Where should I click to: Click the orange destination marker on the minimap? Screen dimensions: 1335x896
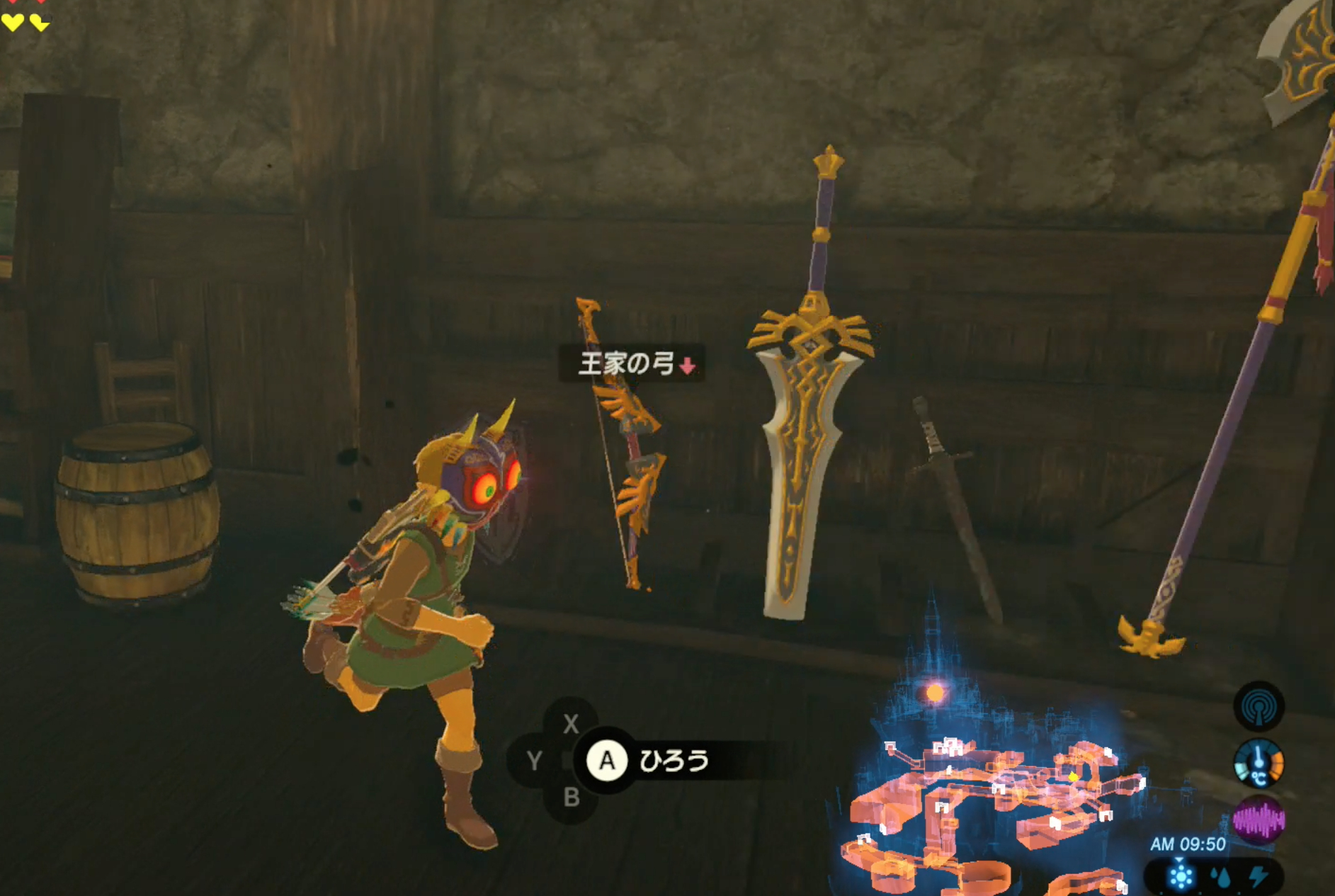pos(934,693)
